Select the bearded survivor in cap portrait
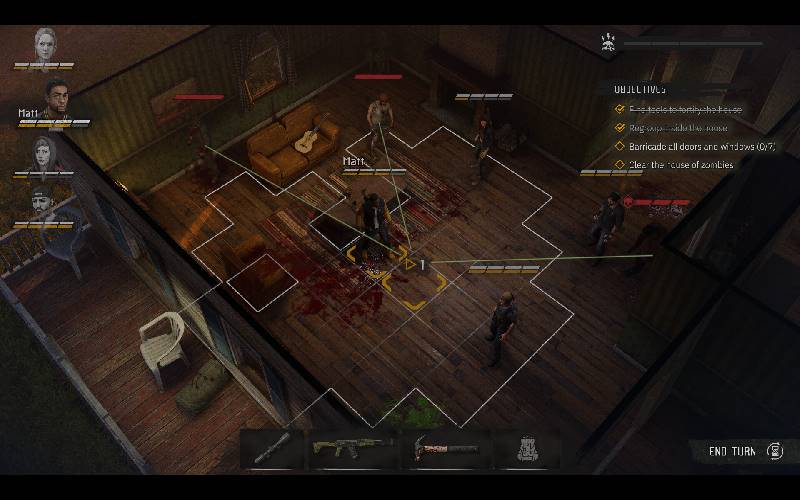The image size is (800, 500). coord(46,204)
